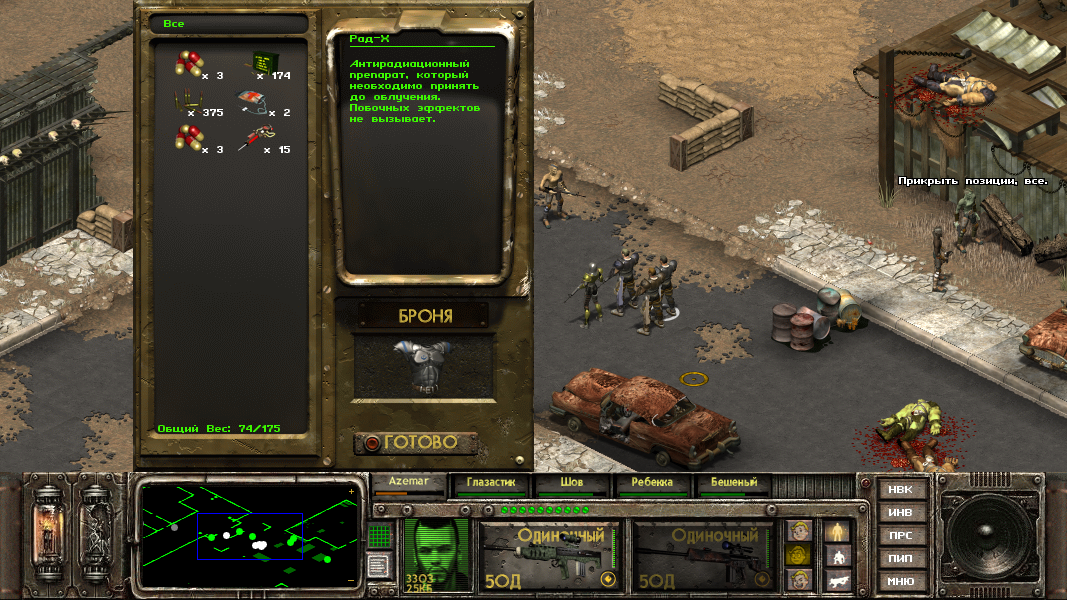Open the ПИП Pip-Boy button
This screenshot has height=600, width=1067.
[900, 558]
